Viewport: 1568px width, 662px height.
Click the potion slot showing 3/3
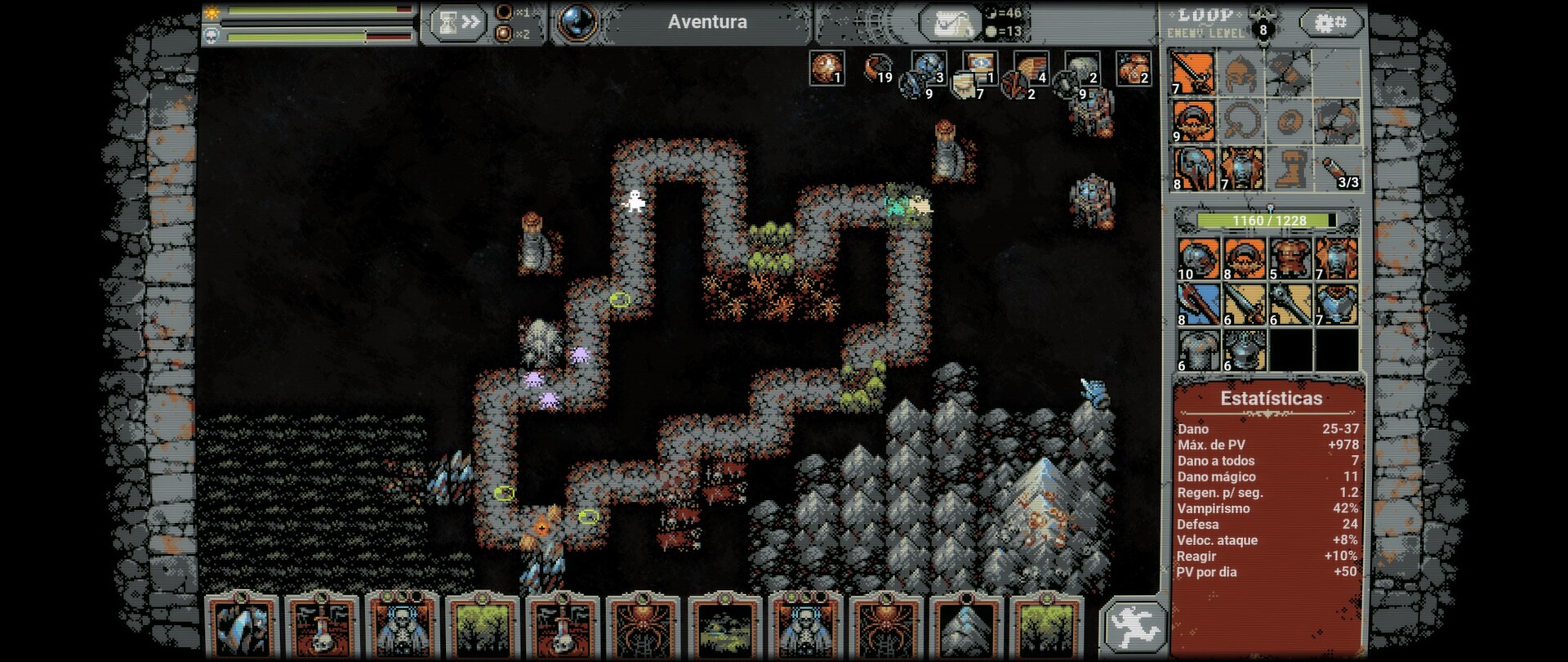click(1337, 169)
